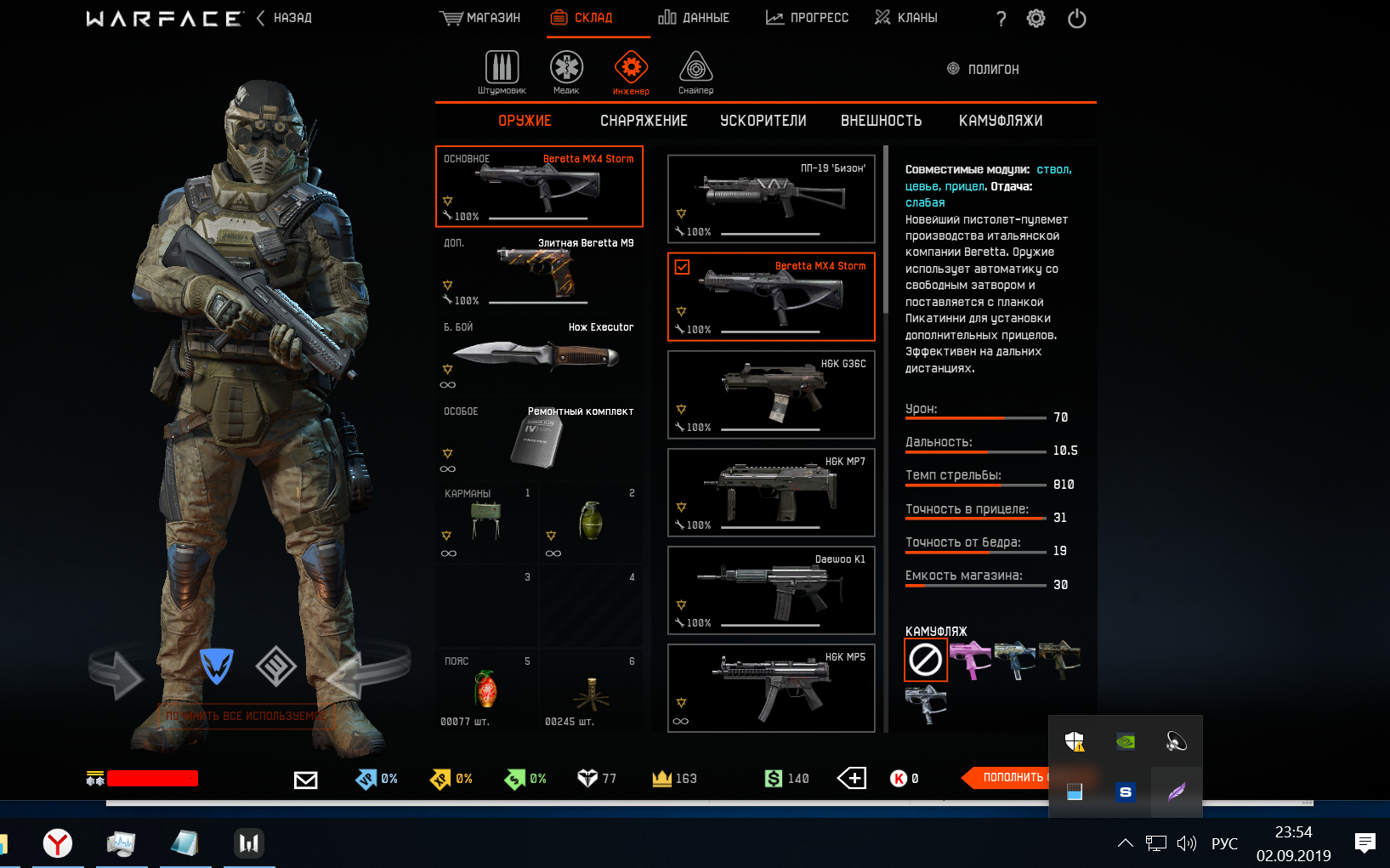Viewport: 1390px width, 868px height.
Task: Open the КЛАНЫ menu
Action: tap(906, 18)
